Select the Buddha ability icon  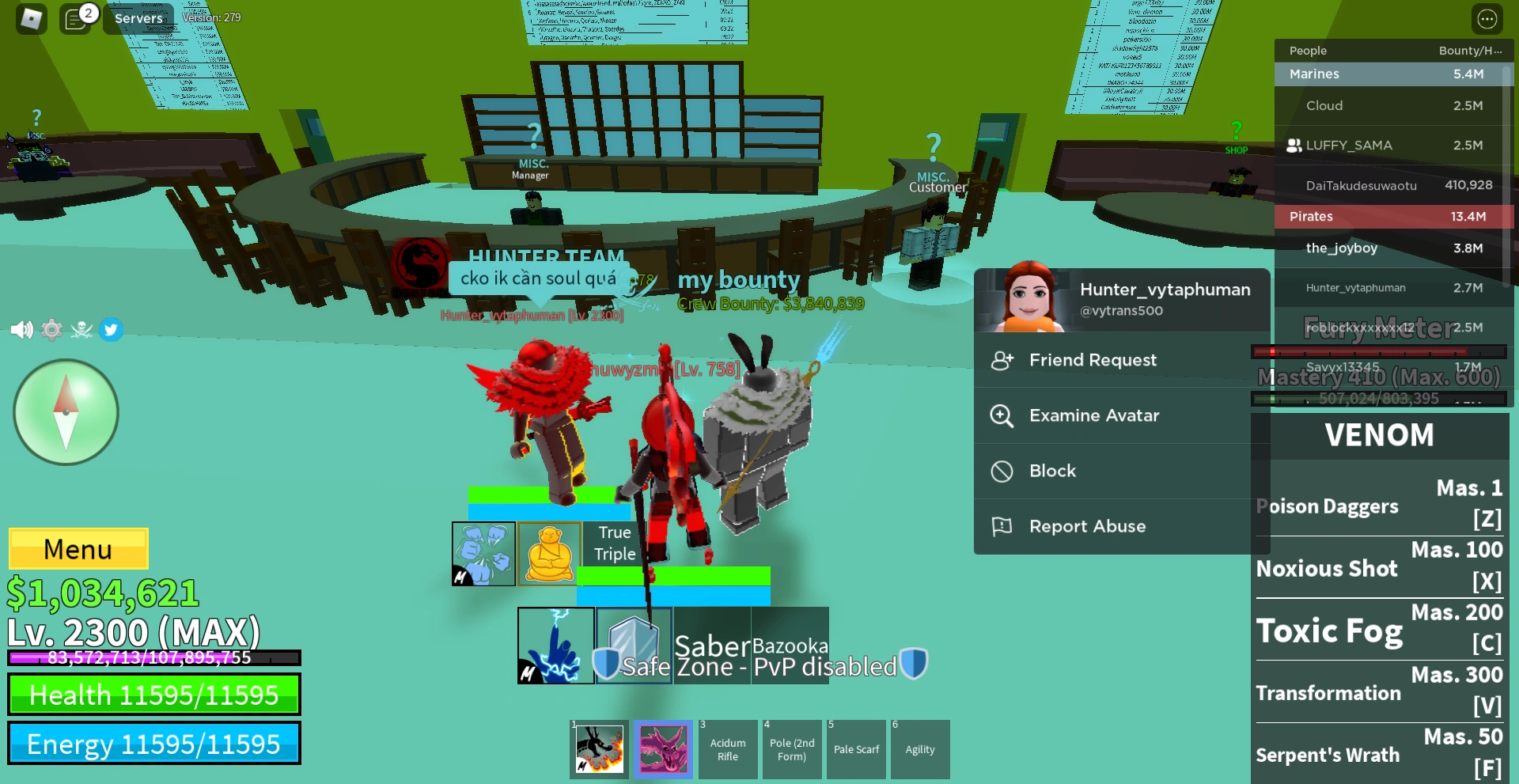click(x=551, y=553)
